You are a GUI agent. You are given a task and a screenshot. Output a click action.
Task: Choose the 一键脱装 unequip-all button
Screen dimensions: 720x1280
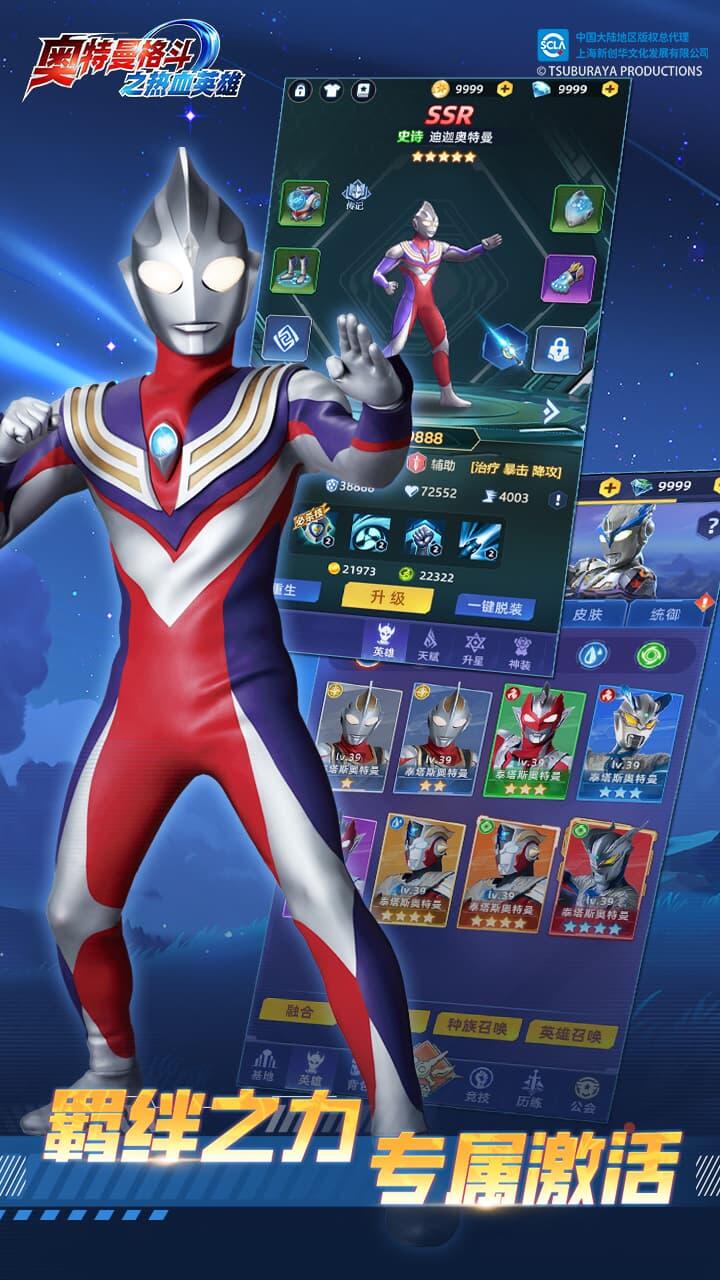(x=494, y=606)
